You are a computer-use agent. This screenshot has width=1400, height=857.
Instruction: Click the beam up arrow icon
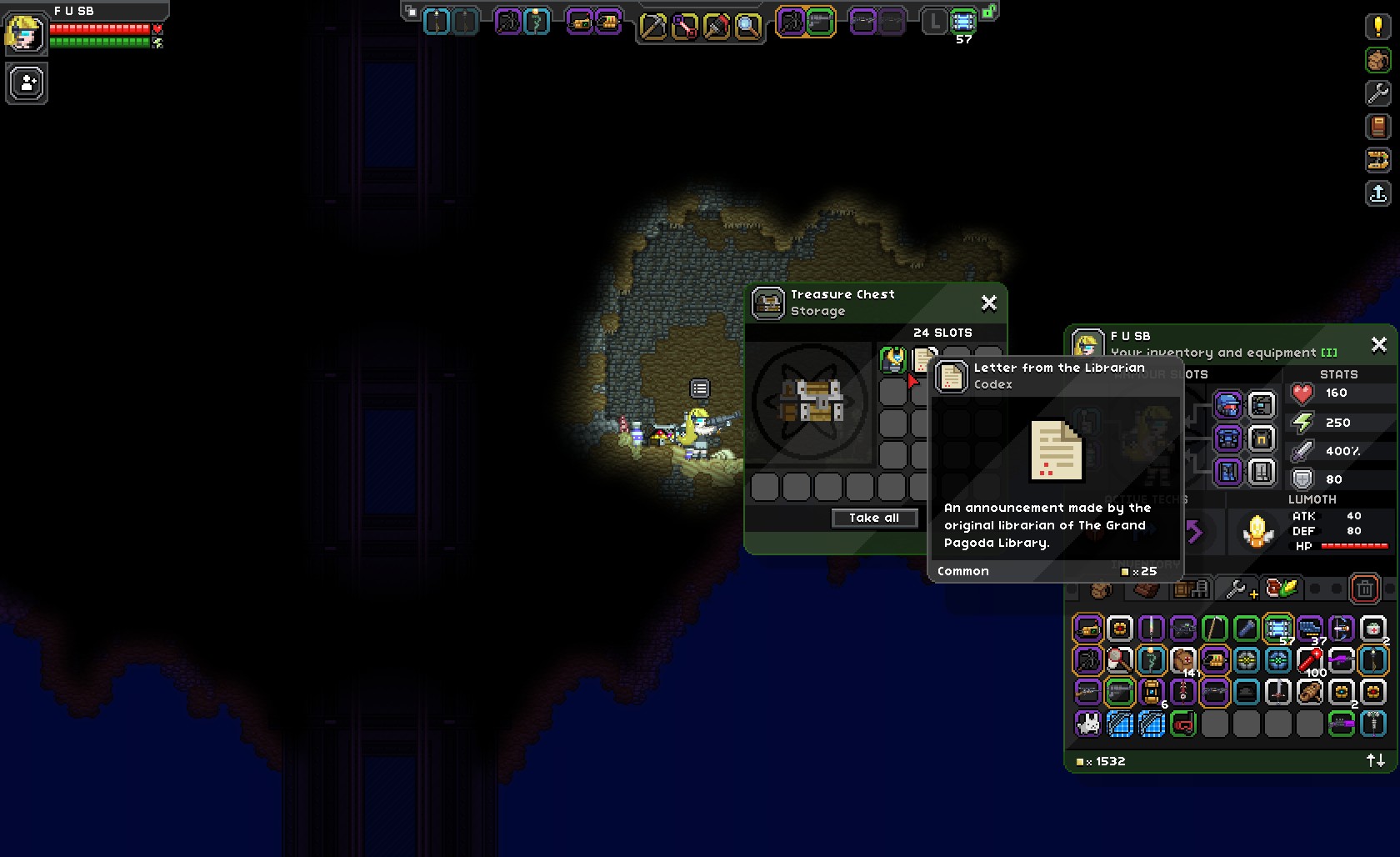(1377, 193)
